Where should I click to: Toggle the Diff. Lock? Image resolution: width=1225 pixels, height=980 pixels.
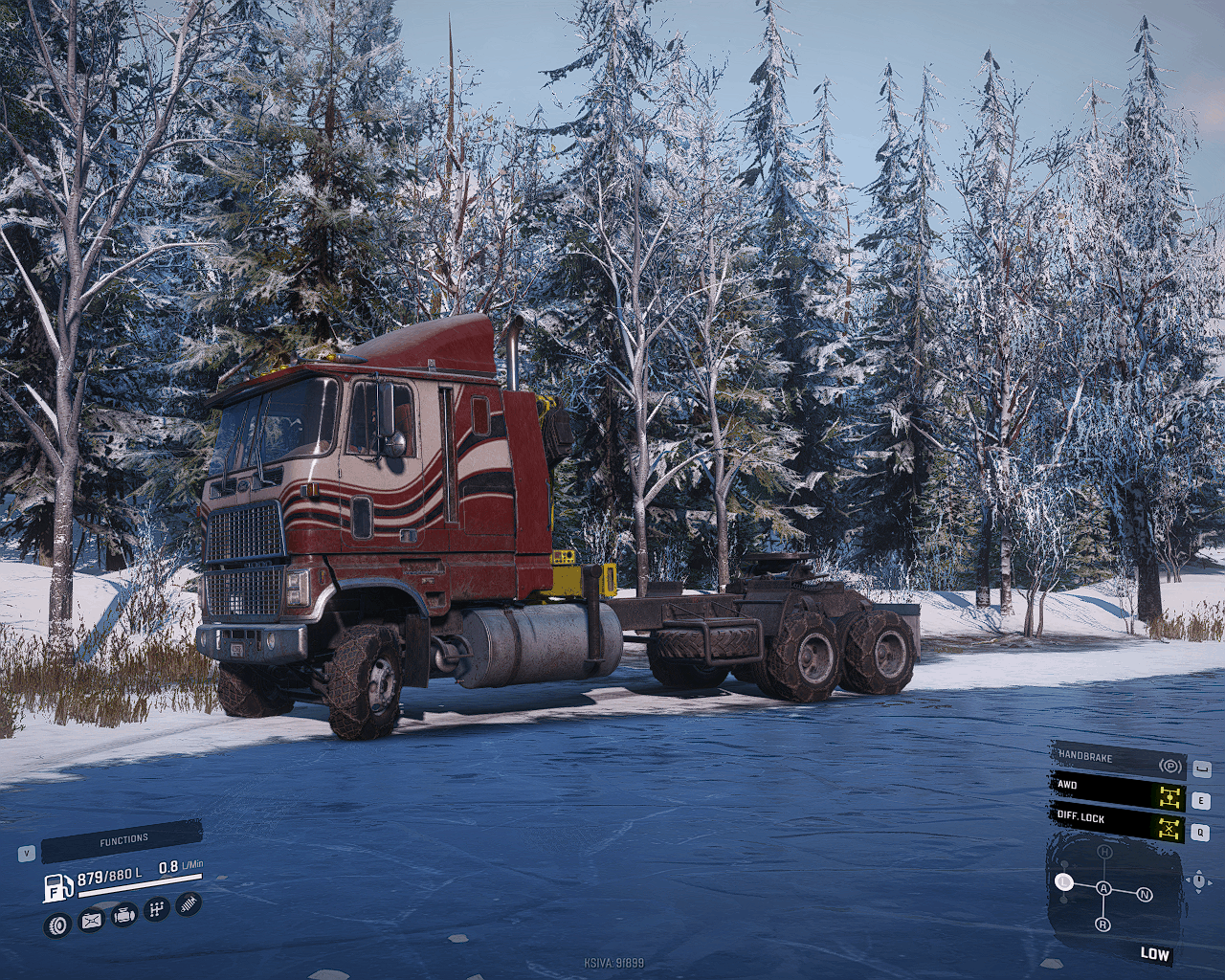[x=1118, y=823]
